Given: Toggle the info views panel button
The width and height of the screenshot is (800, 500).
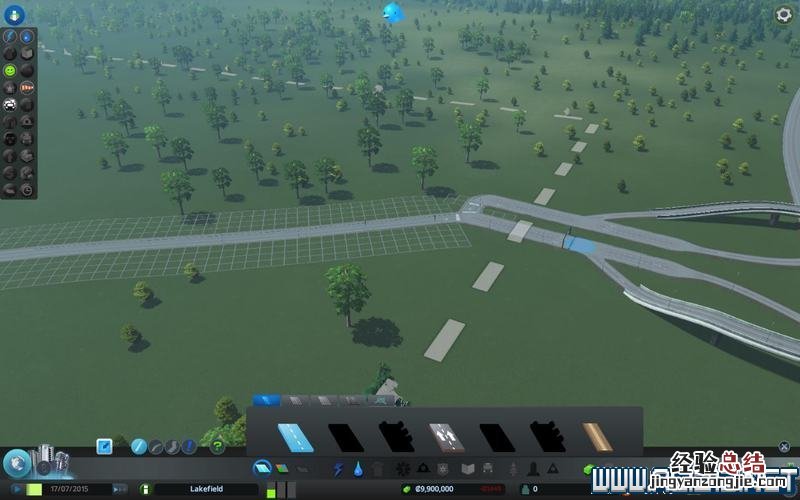Looking at the screenshot, I should [15, 14].
